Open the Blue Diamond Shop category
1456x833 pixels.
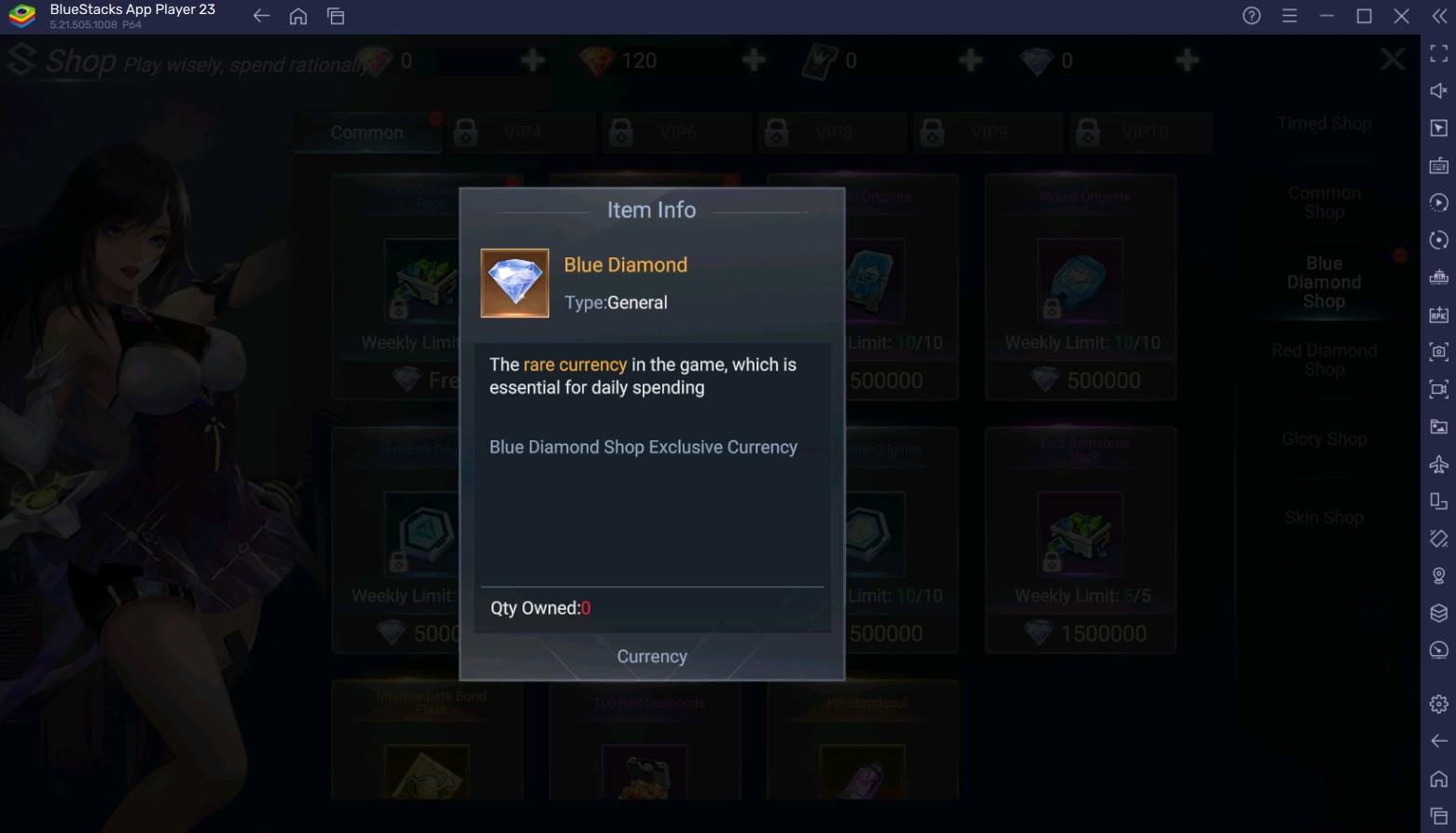pos(1324,282)
